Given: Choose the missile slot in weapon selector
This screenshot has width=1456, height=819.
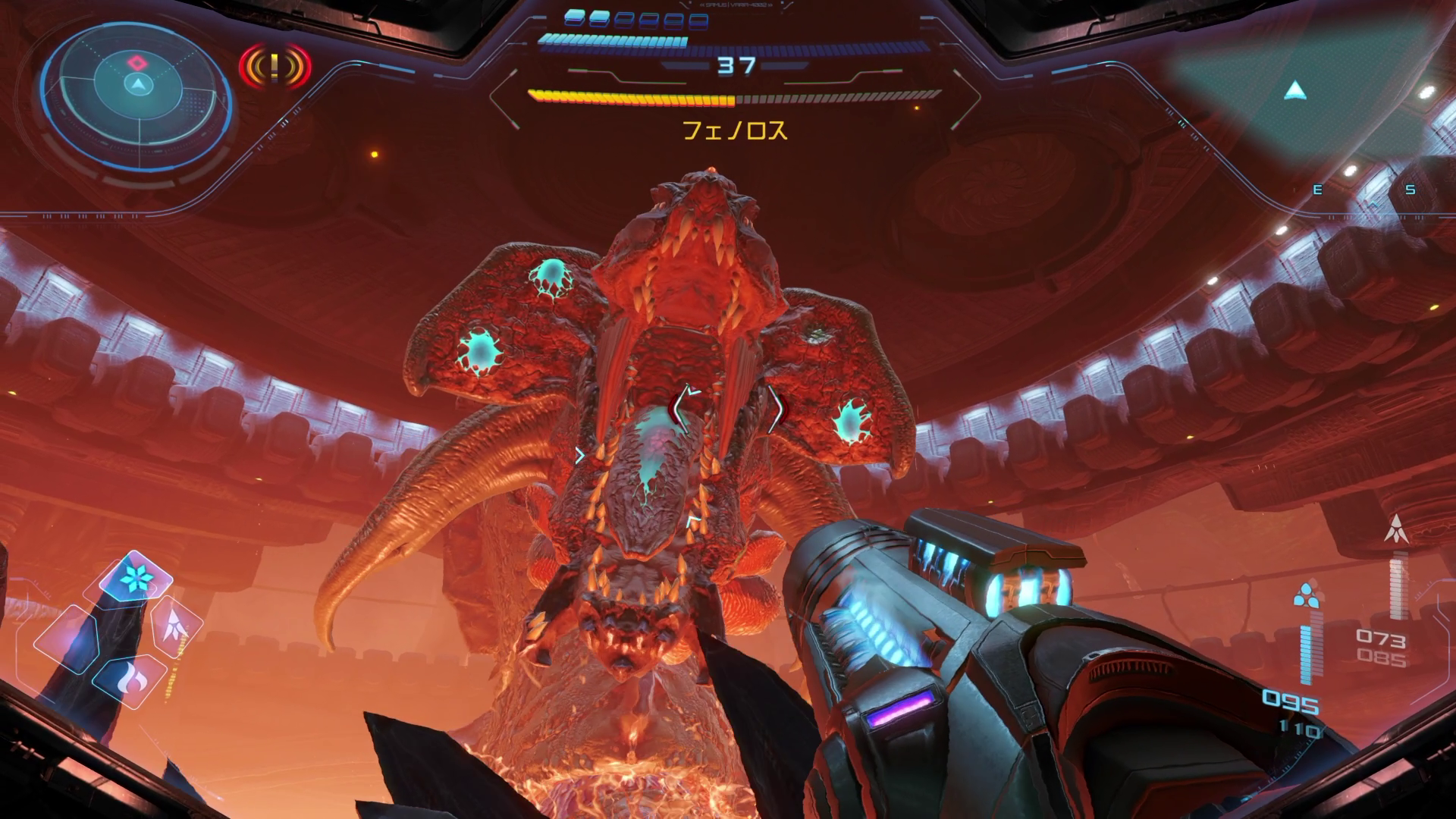Looking at the screenshot, I should point(176,626).
